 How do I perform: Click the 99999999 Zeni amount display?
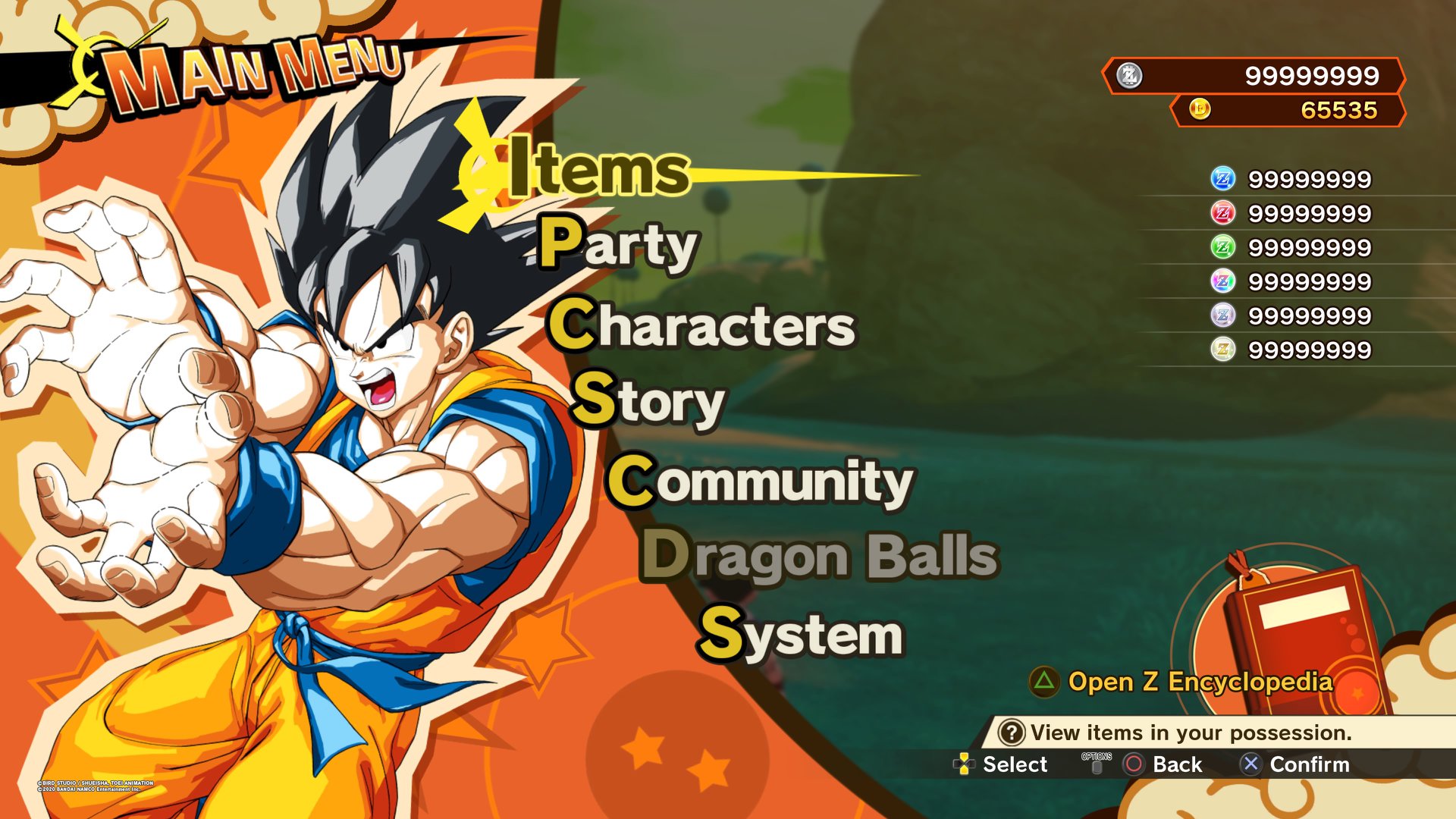click(1312, 76)
